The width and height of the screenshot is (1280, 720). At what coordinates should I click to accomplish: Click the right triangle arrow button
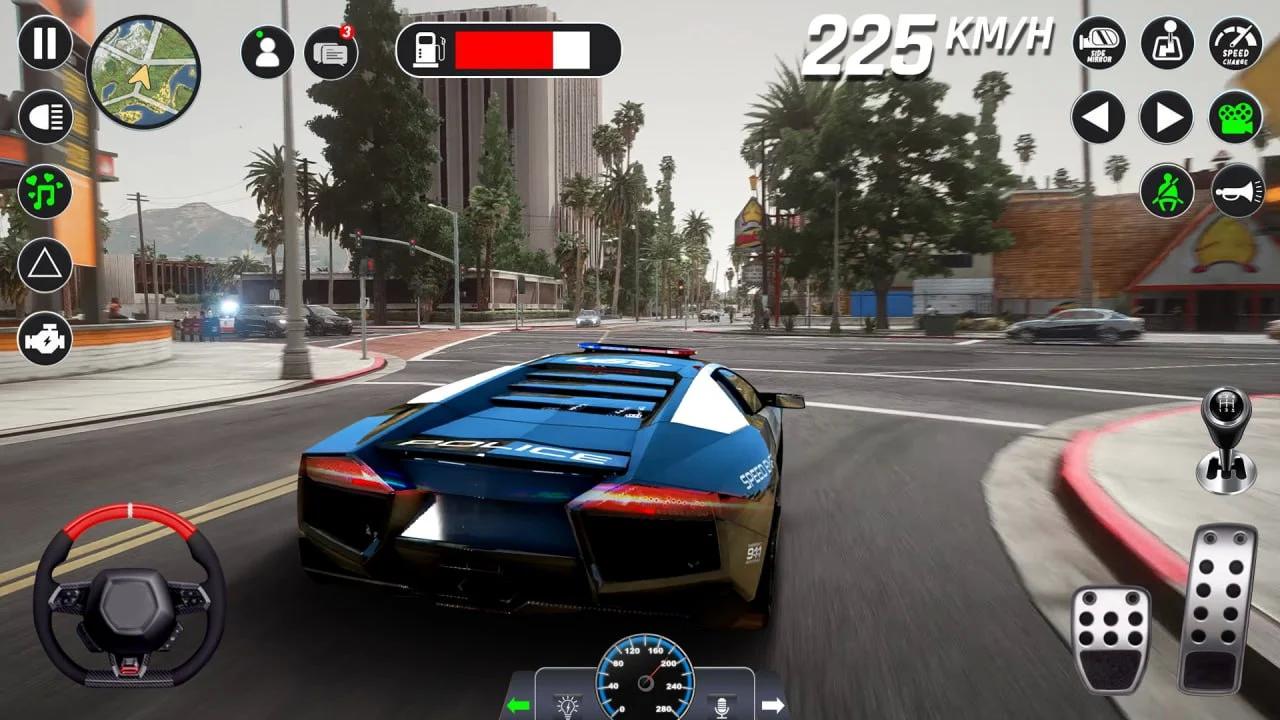coord(1167,117)
